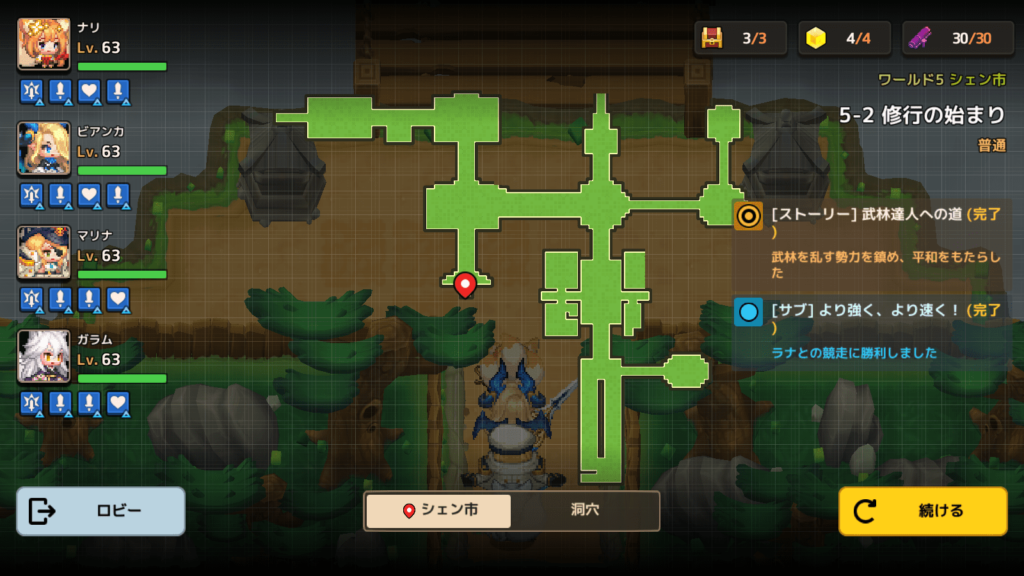Open the story quest 武林達人への道 entry
1024x576 pixels.
point(870,236)
